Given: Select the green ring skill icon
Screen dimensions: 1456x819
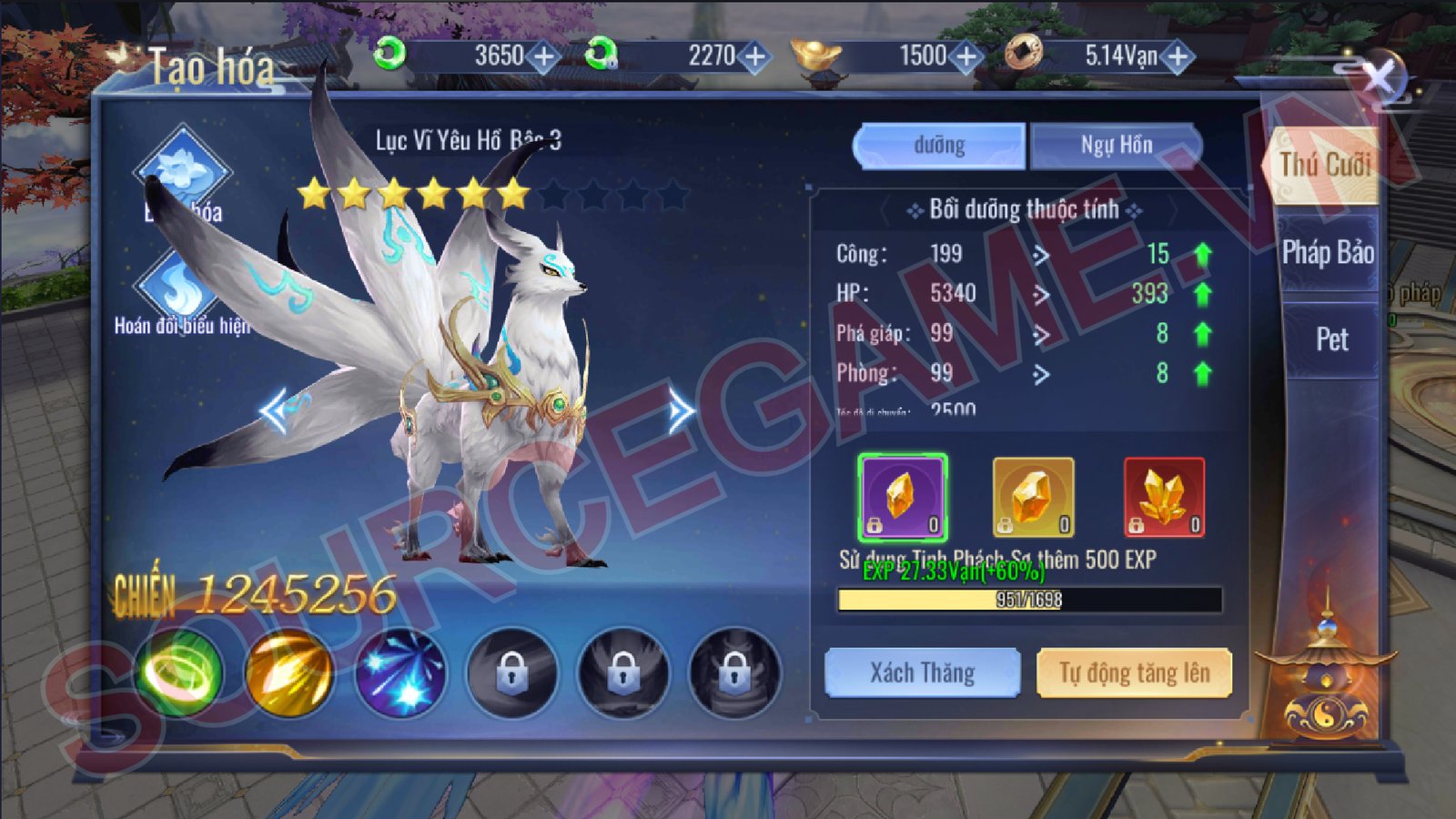Looking at the screenshot, I should (179, 672).
